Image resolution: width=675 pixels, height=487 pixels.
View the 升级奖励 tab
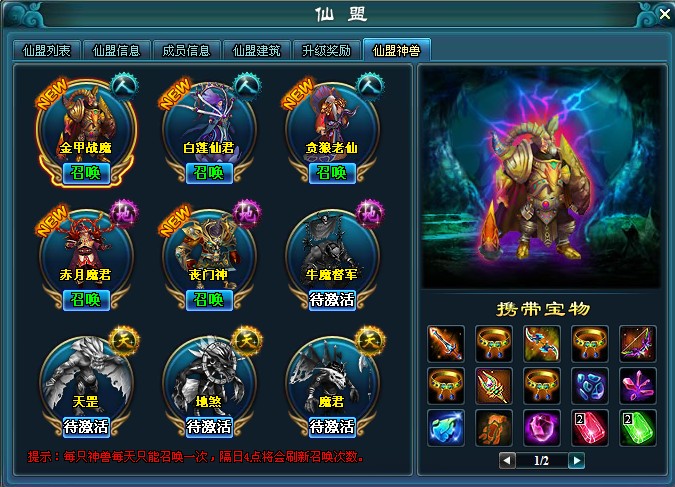tap(327, 50)
